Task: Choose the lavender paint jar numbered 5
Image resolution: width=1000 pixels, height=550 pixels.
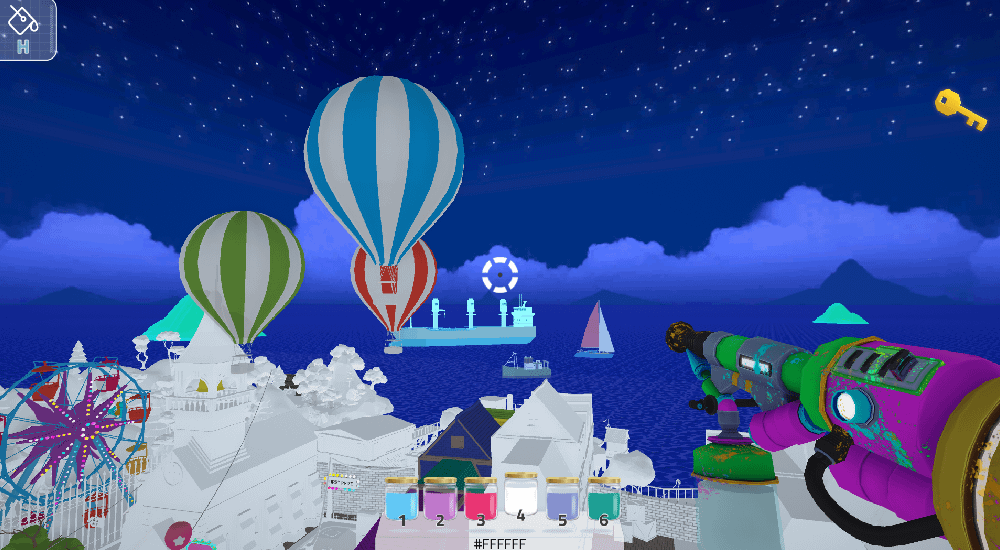Action: point(562,499)
